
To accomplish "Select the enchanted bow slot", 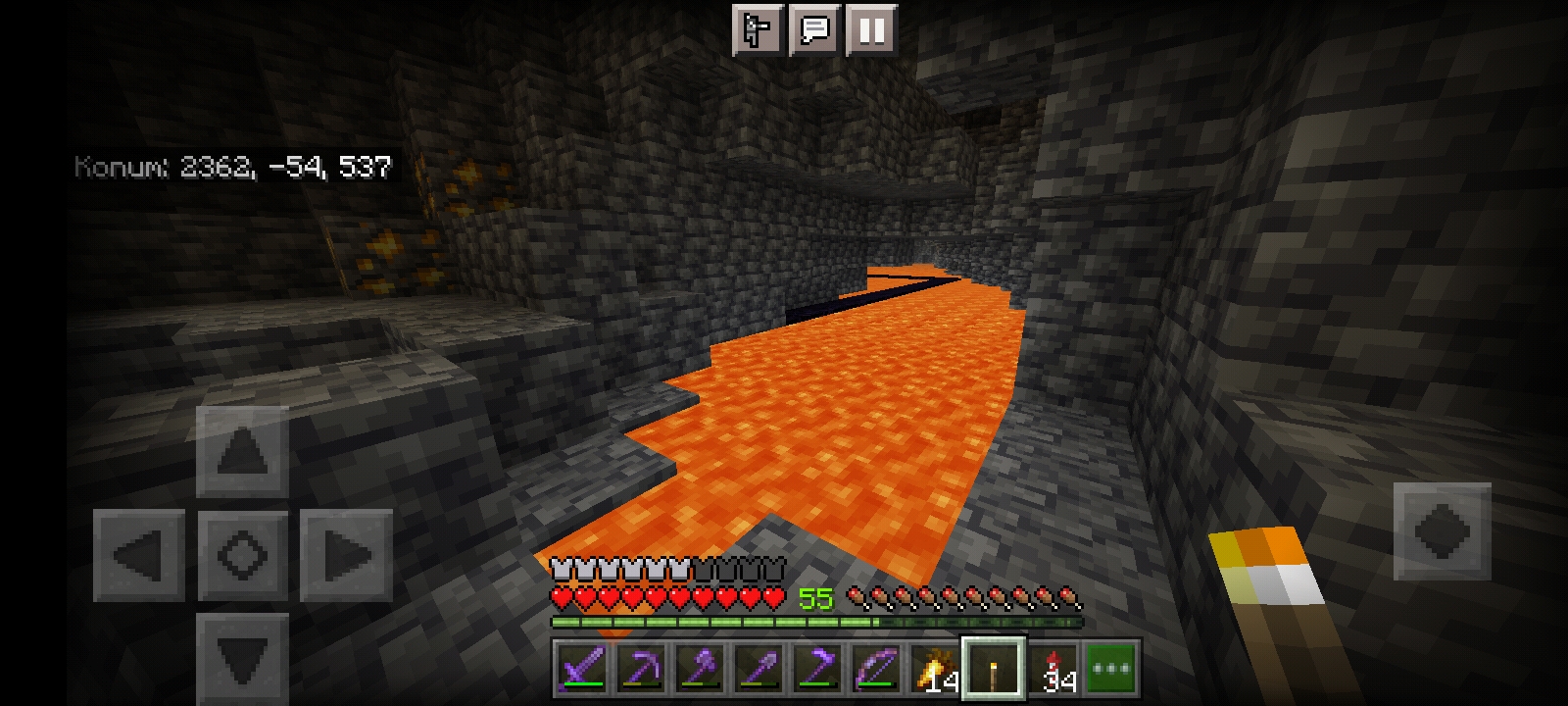I will [876, 669].
